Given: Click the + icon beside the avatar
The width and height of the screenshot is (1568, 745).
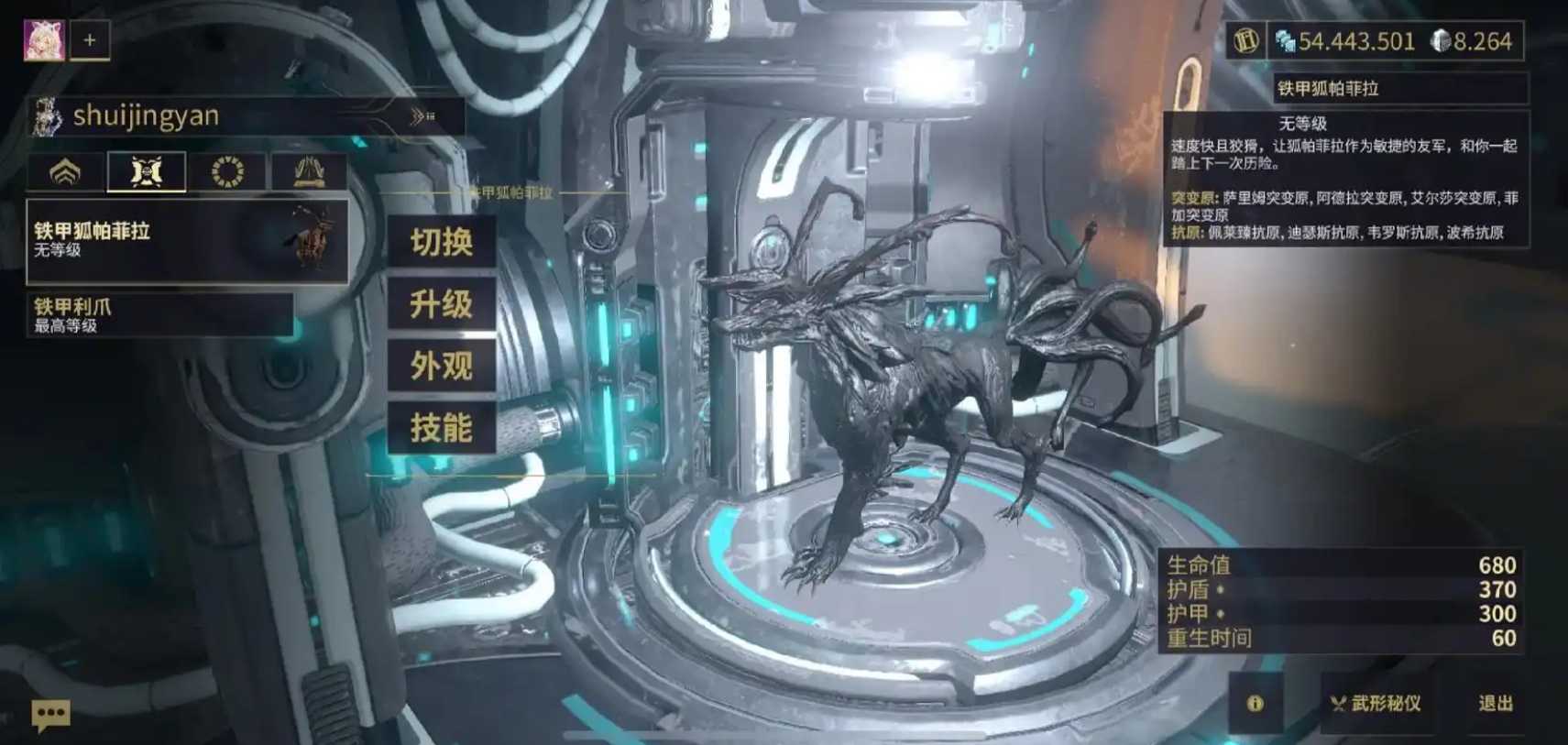Looking at the screenshot, I should pos(88,40).
